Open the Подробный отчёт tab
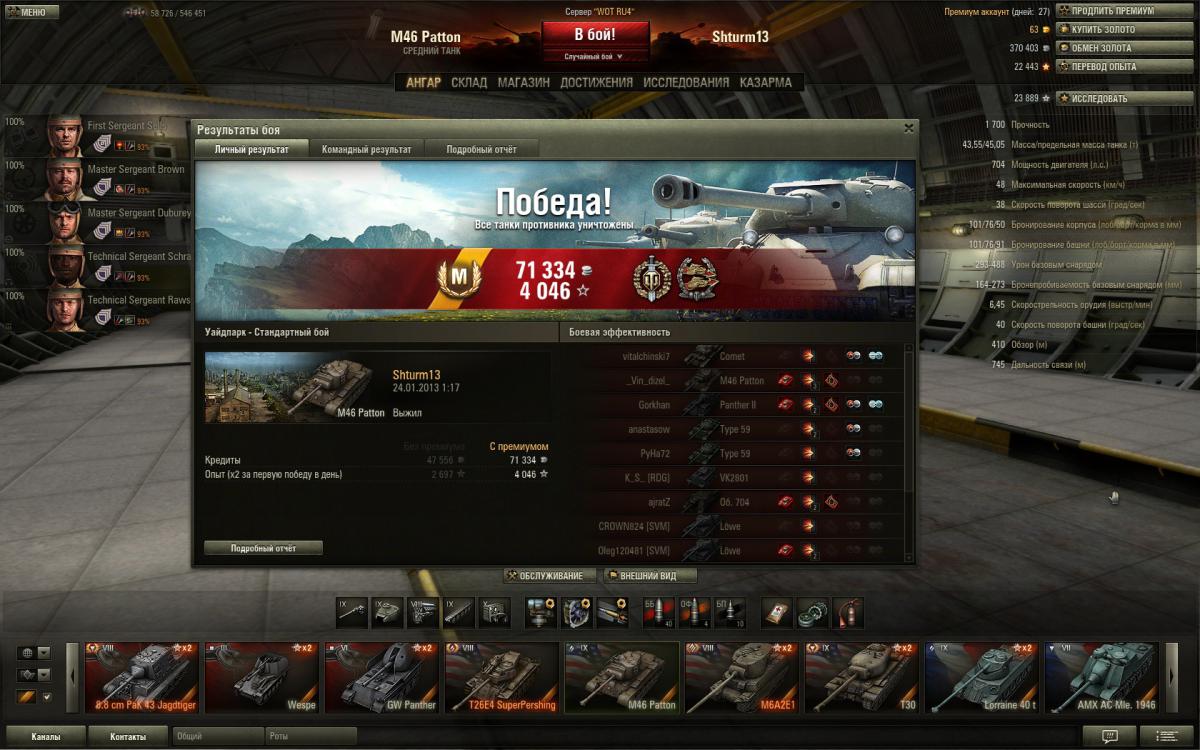This screenshot has height=750, width=1200. click(481, 149)
